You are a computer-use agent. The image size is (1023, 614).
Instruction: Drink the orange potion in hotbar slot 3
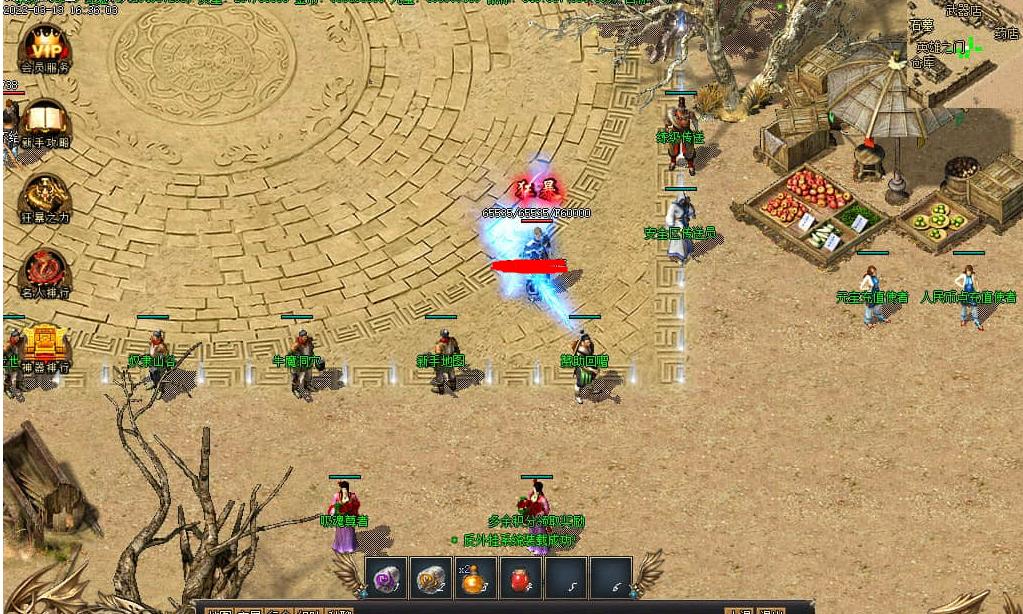tap(476, 578)
